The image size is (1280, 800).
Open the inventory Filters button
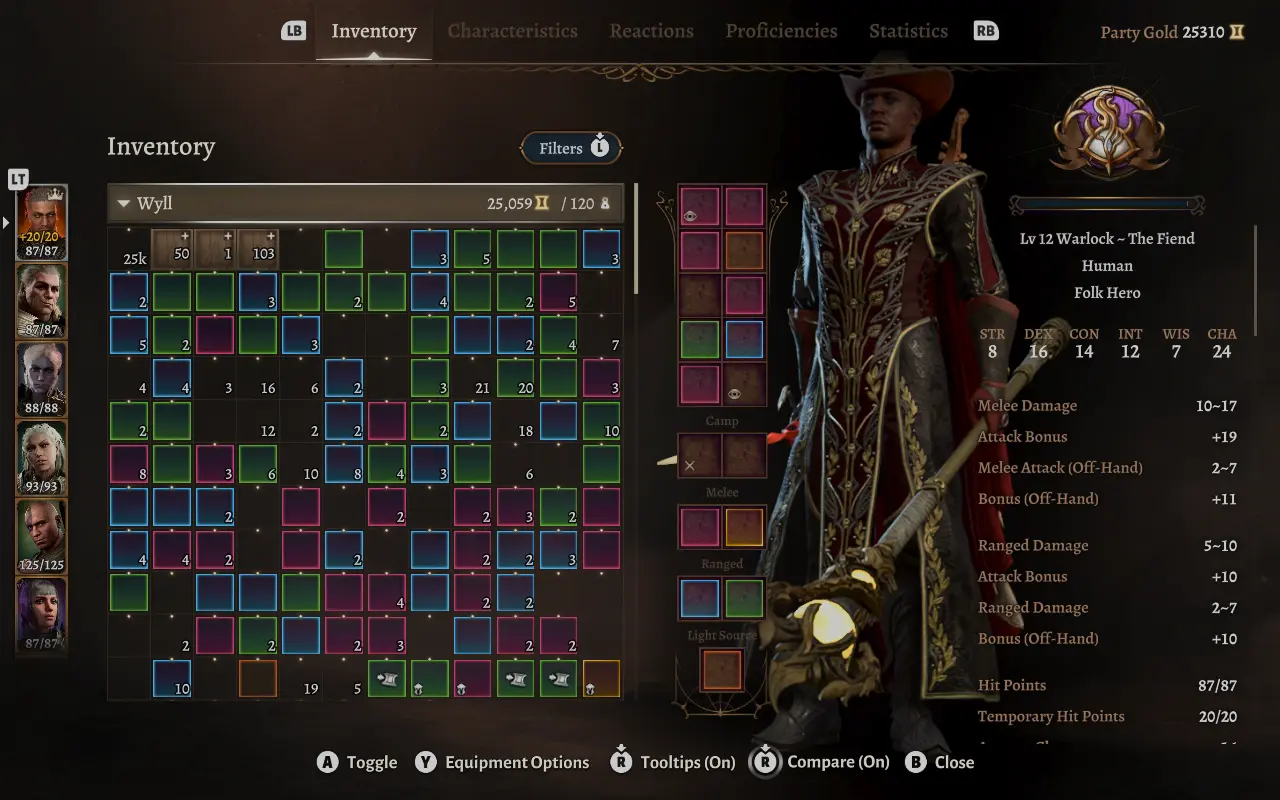click(x=571, y=148)
